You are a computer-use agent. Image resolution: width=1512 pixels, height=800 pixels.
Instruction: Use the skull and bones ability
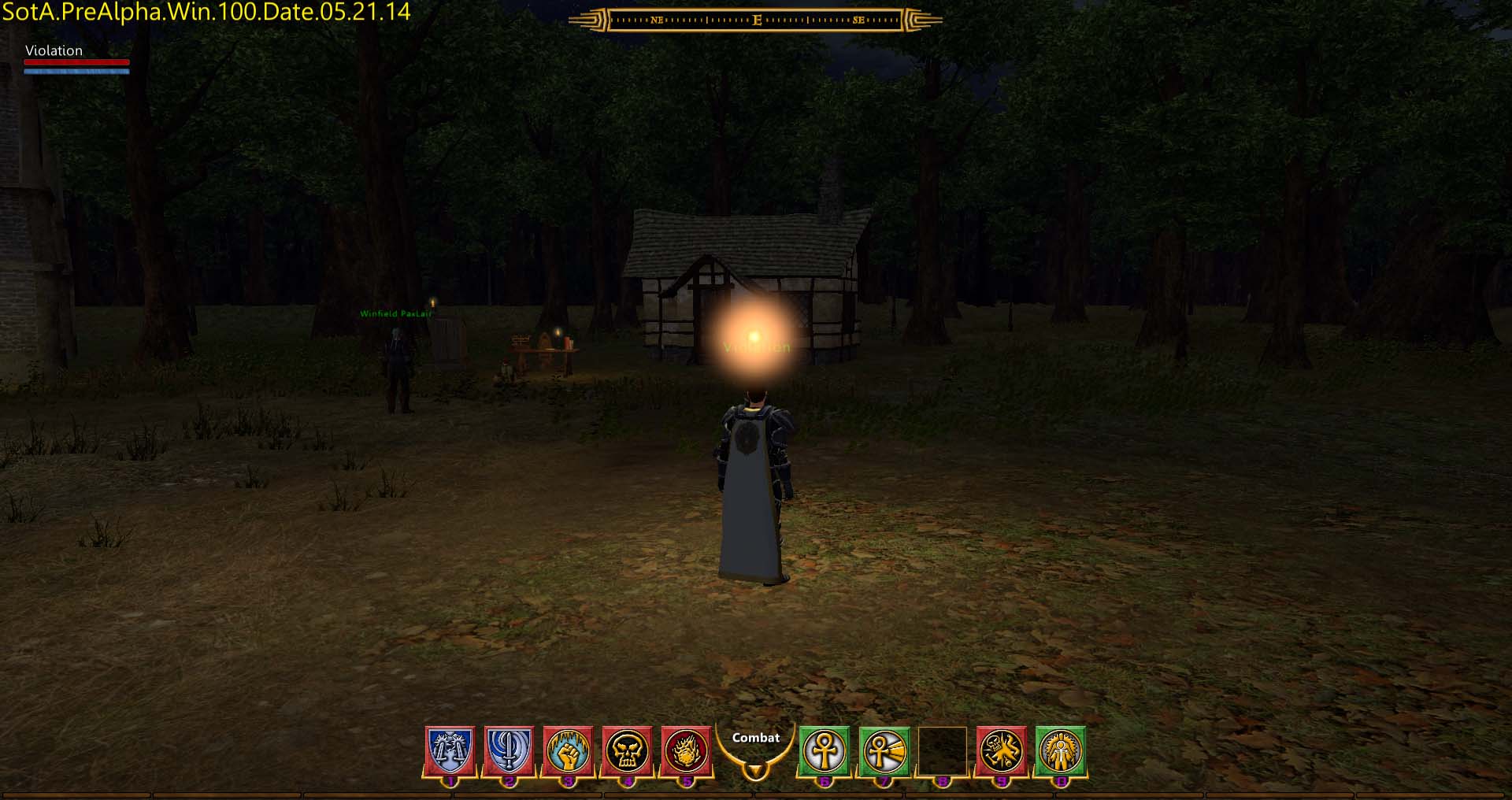click(x=1002, y=750)
